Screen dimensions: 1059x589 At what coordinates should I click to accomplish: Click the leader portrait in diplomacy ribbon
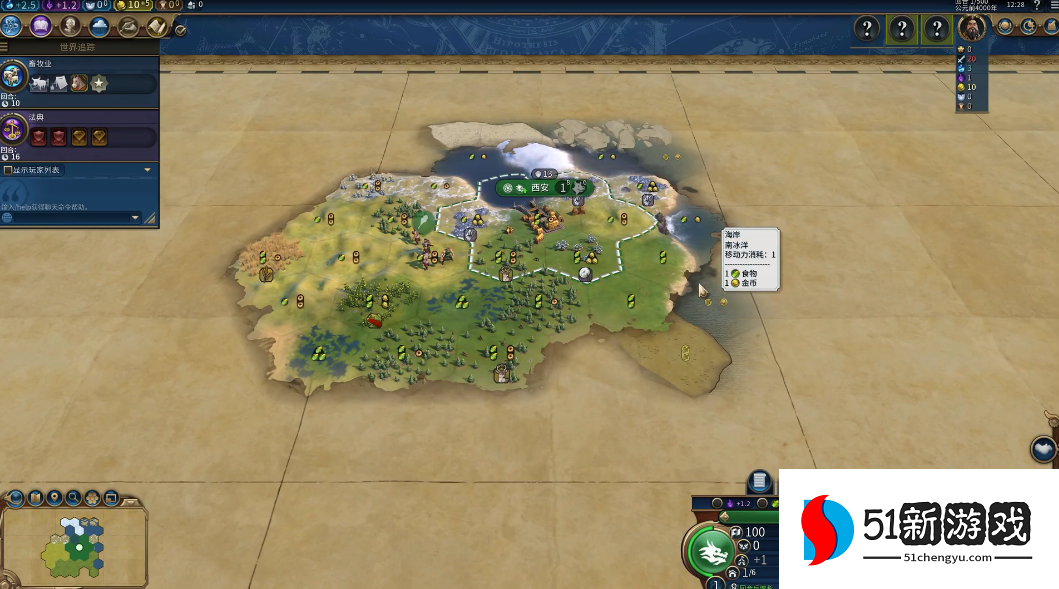(971, 28)
